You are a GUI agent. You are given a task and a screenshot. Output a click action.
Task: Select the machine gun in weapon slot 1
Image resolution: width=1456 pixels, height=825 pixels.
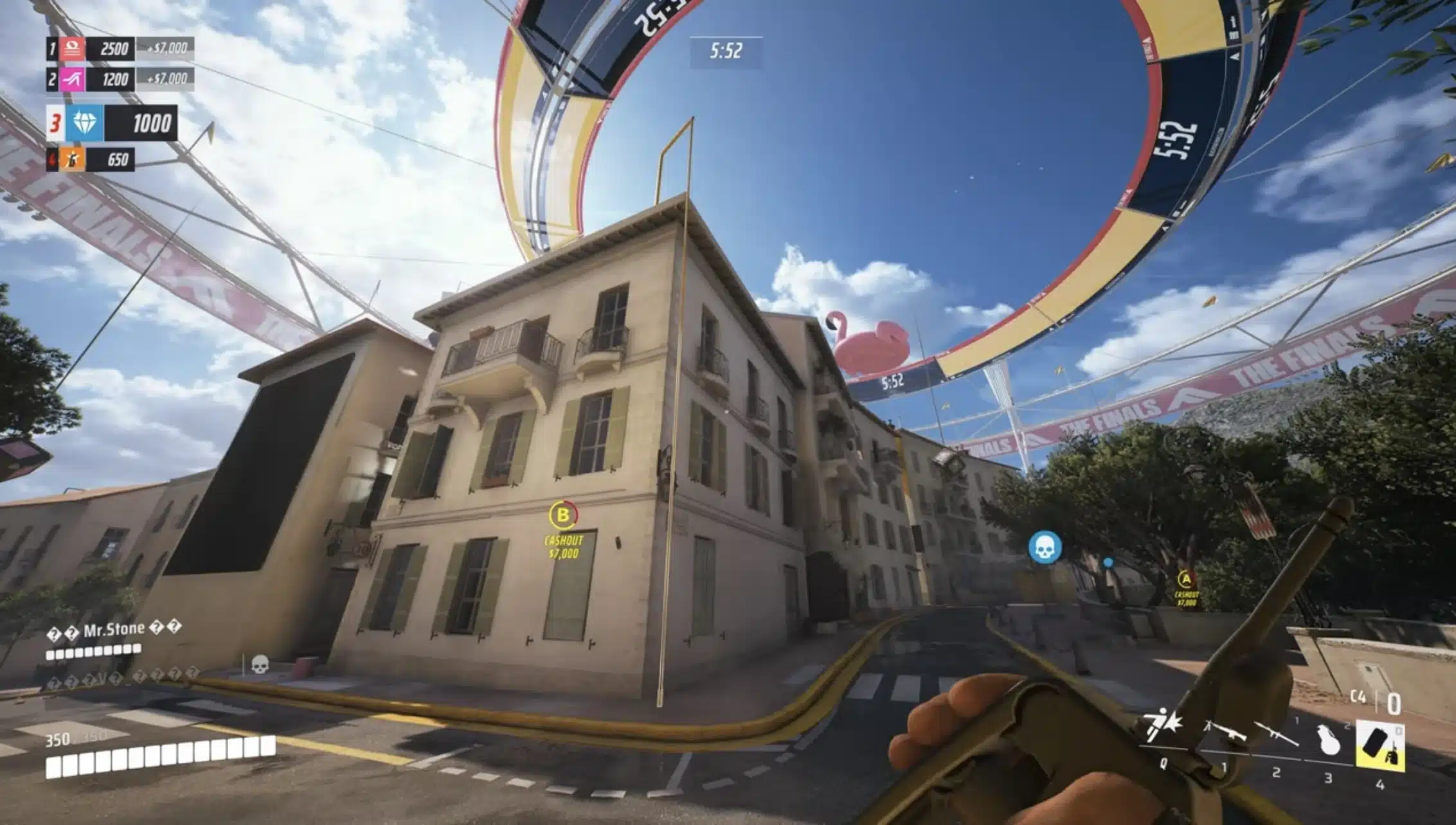1224,732
